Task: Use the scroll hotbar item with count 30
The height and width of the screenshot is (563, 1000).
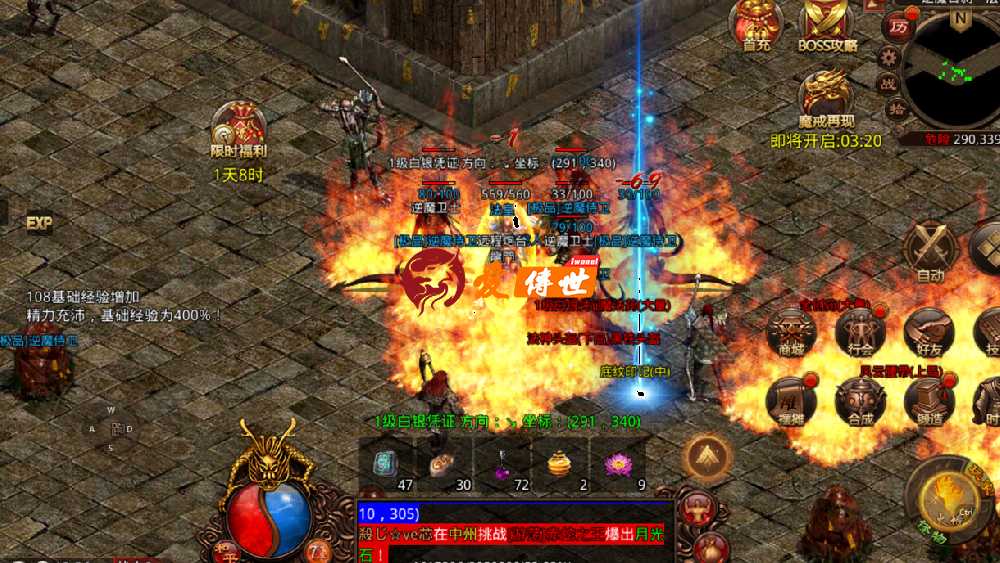Action: 441,465
